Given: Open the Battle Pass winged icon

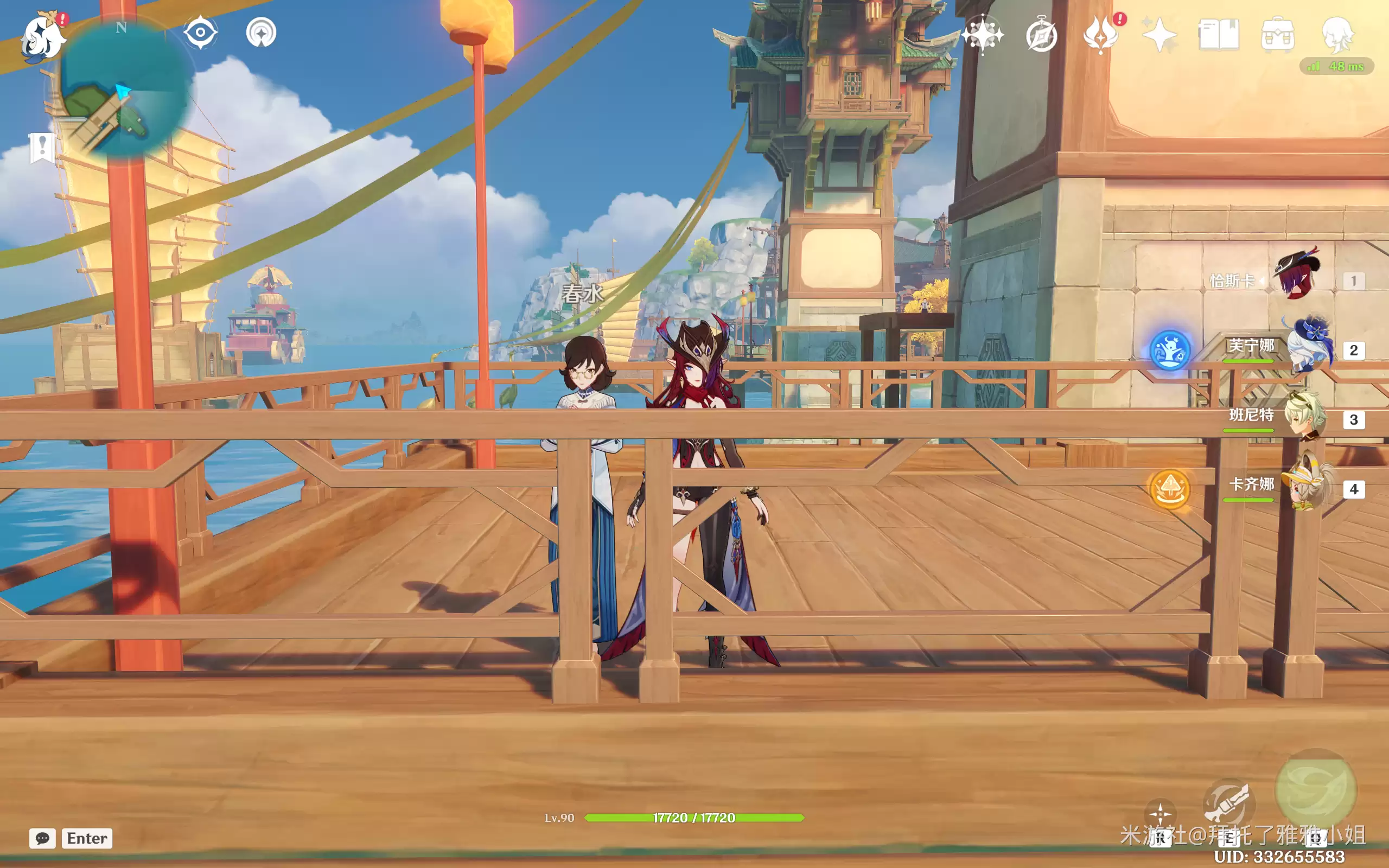Looking at the screenshot, I should pos(1100,36).
